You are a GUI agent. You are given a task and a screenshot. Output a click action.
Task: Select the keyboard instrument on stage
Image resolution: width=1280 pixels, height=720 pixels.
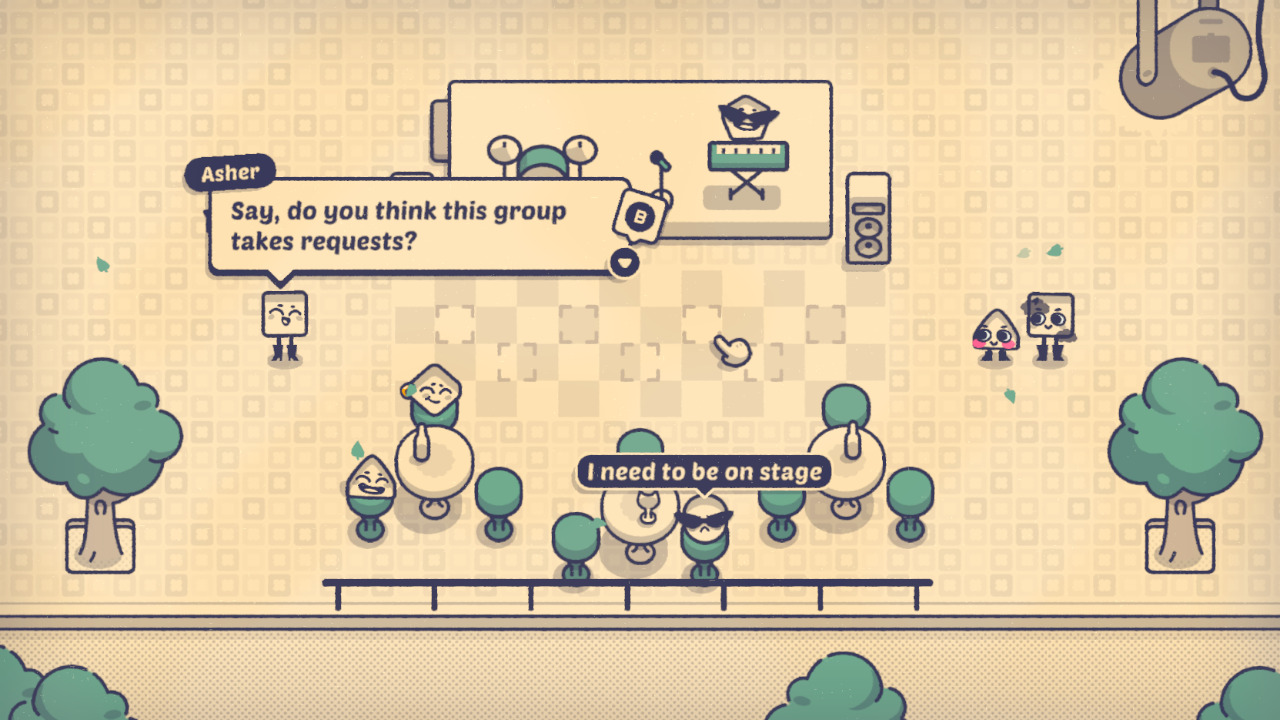pos(748,155)
